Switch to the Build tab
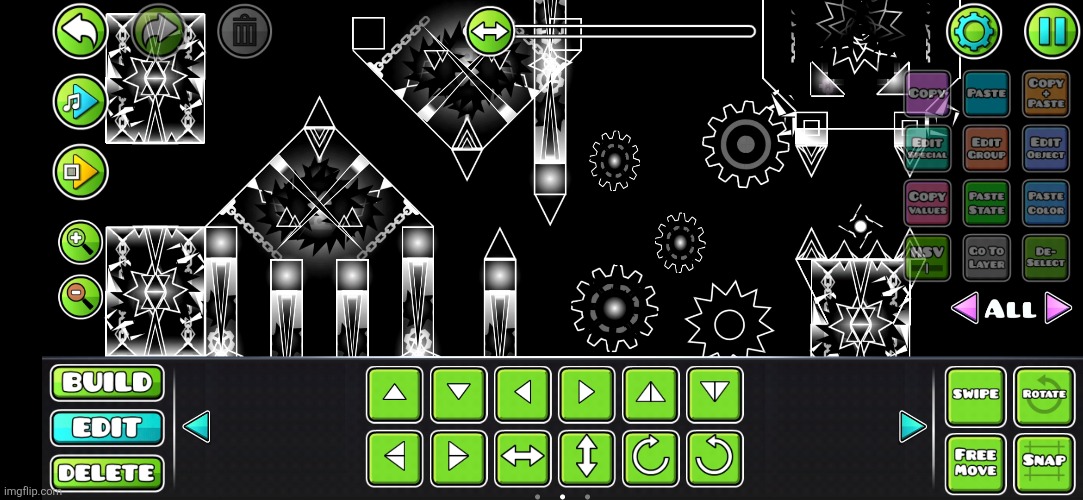Screen dimensions: 1083x500 click(x=107, y=383)
